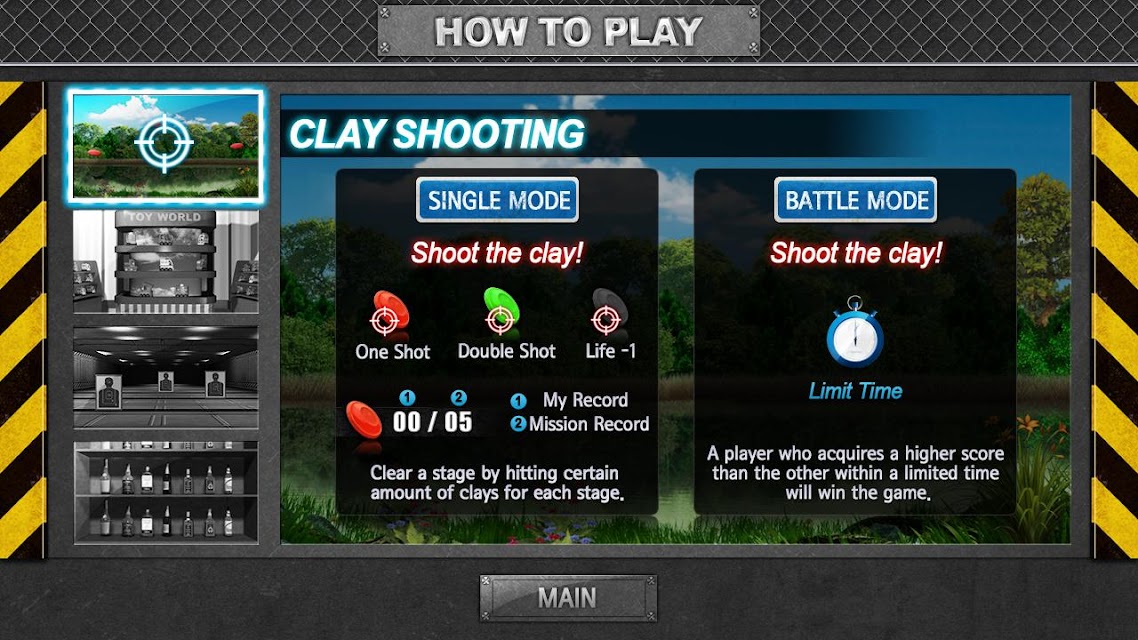Return to the MAIN menu
This screenshot has width=1138, height=640.
click(x=568, y=598)
